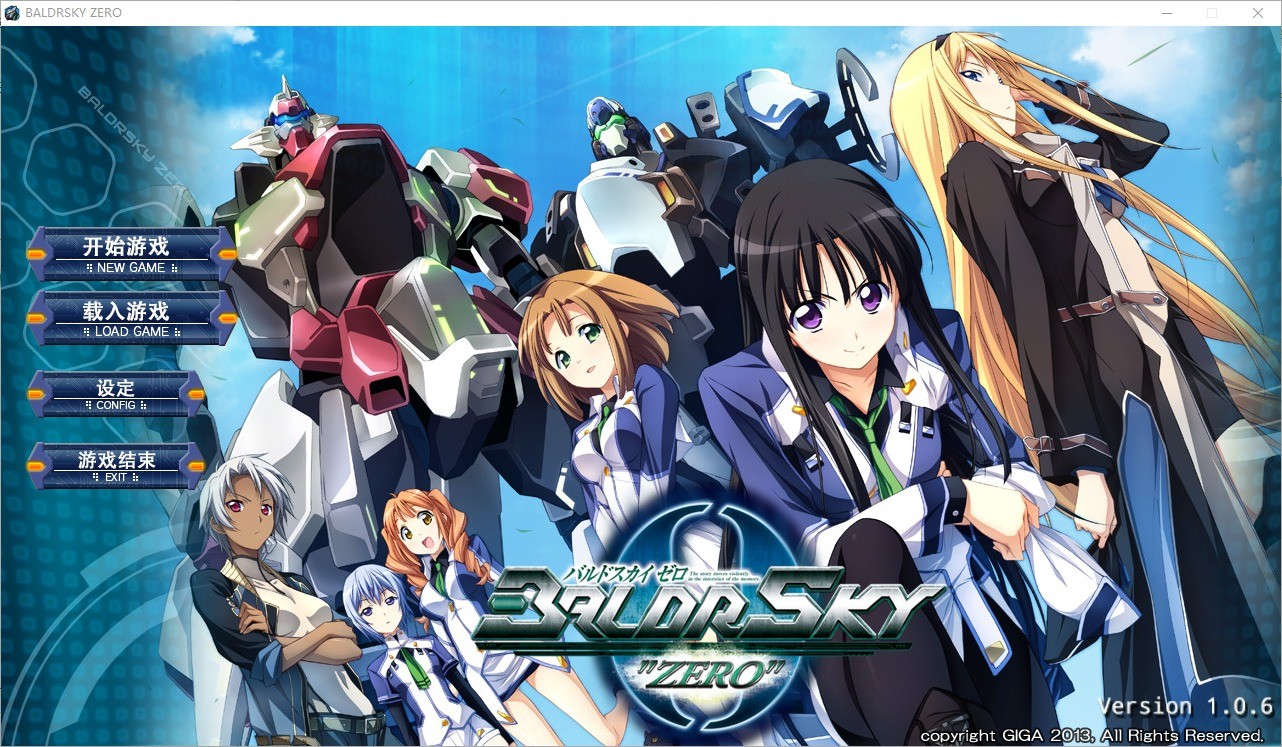Click the orange arrow beside CONFIG
This screenshot has width=1282, height=747.
(33, 394)
